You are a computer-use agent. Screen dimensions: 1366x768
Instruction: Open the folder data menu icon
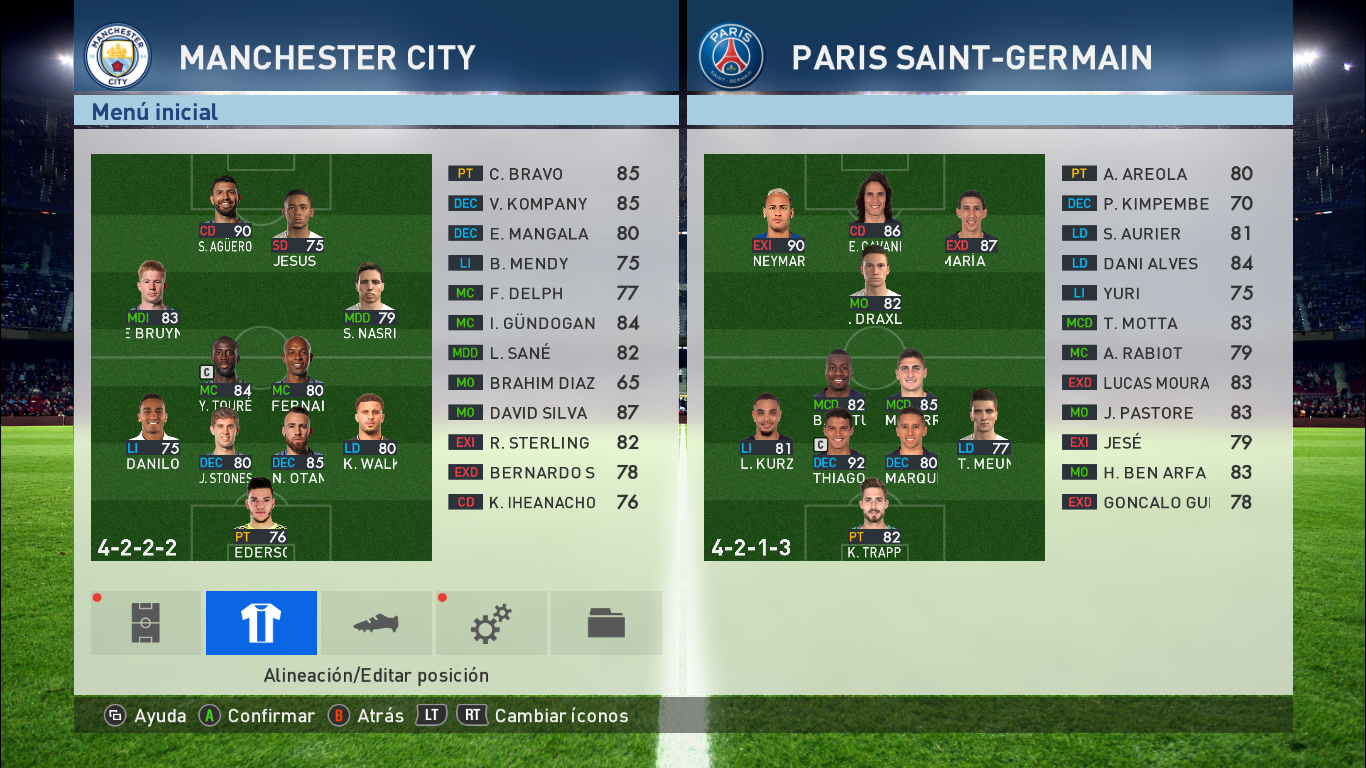tap(606, 623)
